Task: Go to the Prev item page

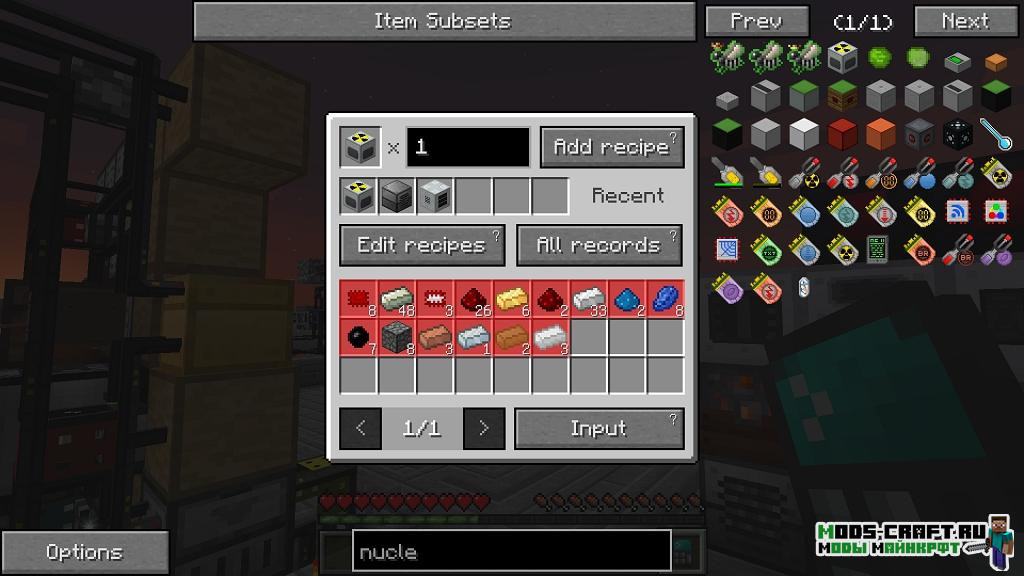Action: point(756,21)
